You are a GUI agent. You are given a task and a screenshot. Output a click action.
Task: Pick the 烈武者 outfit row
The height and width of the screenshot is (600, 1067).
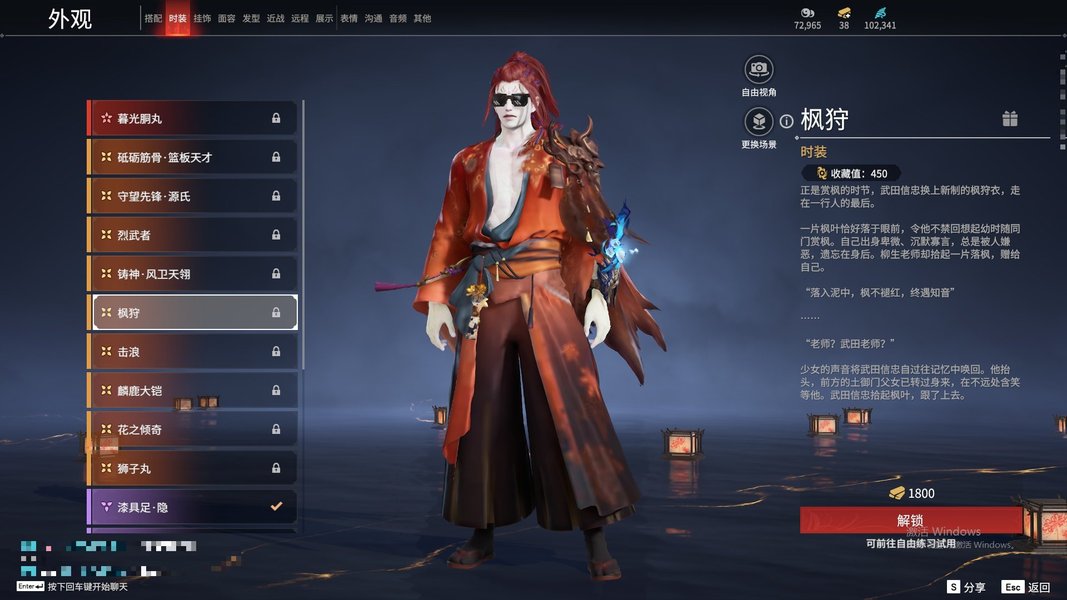(194, 235)
